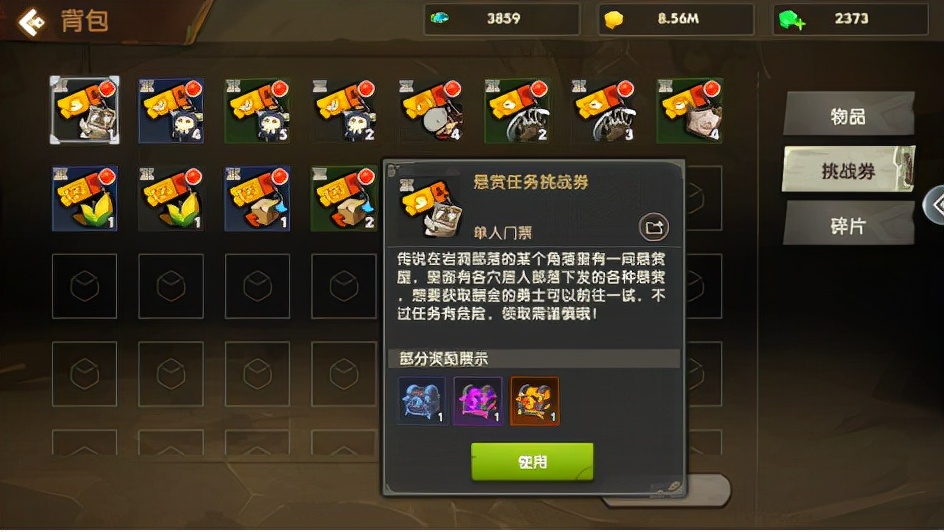The height and width of the screenshot is (532, 944).
Task: Inspect the blue chest reward preview
Action: 422,401
